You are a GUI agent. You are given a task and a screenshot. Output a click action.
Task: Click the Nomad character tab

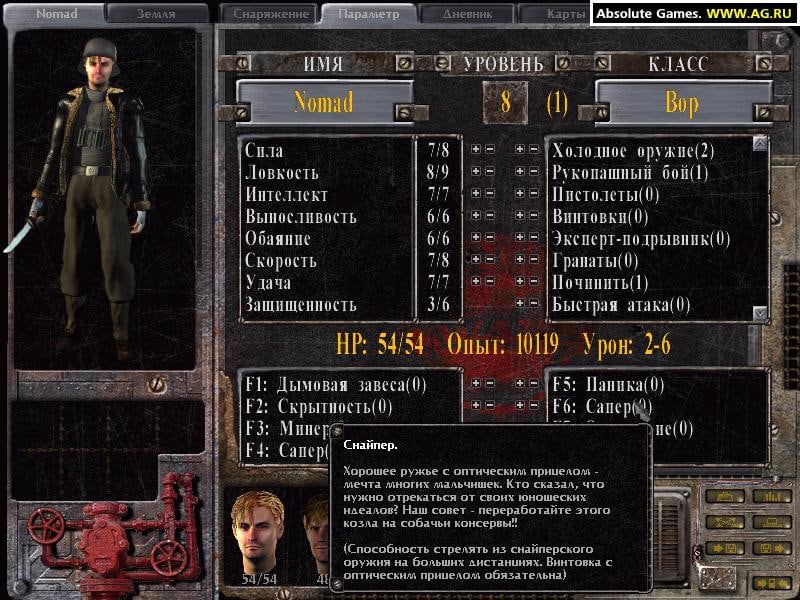(57, 14)
